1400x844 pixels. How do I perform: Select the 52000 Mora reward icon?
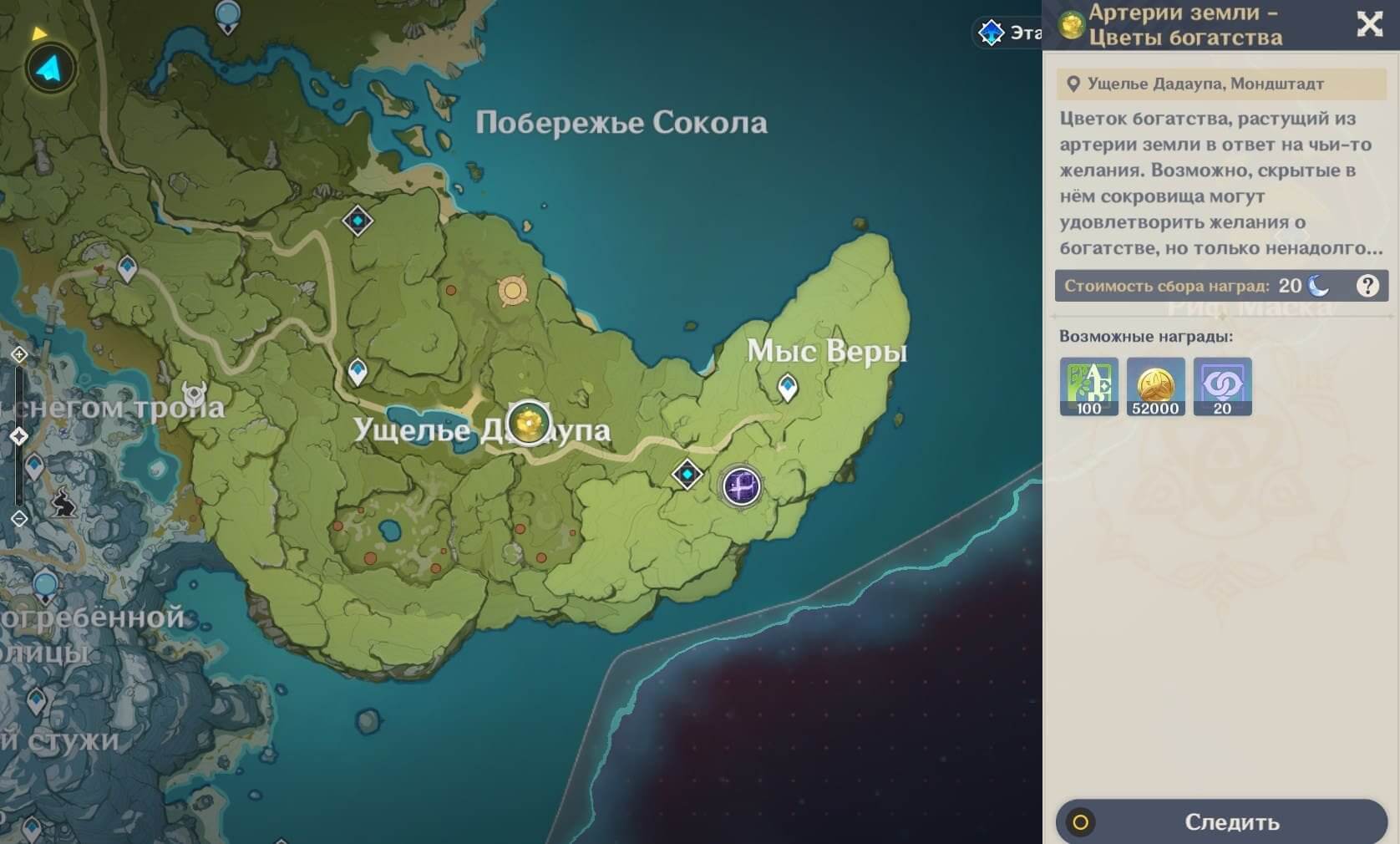[x=1155, y=386]
